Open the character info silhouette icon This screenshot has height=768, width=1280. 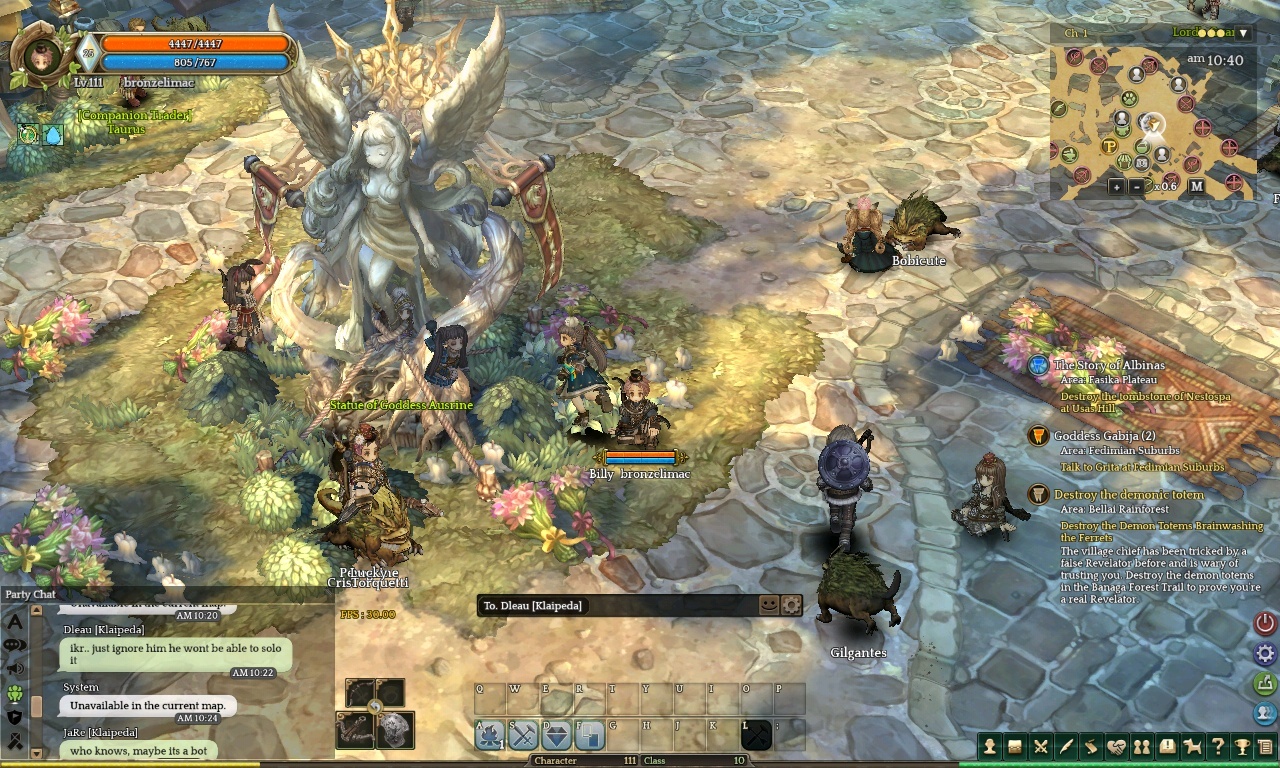[x=990, y=746]
